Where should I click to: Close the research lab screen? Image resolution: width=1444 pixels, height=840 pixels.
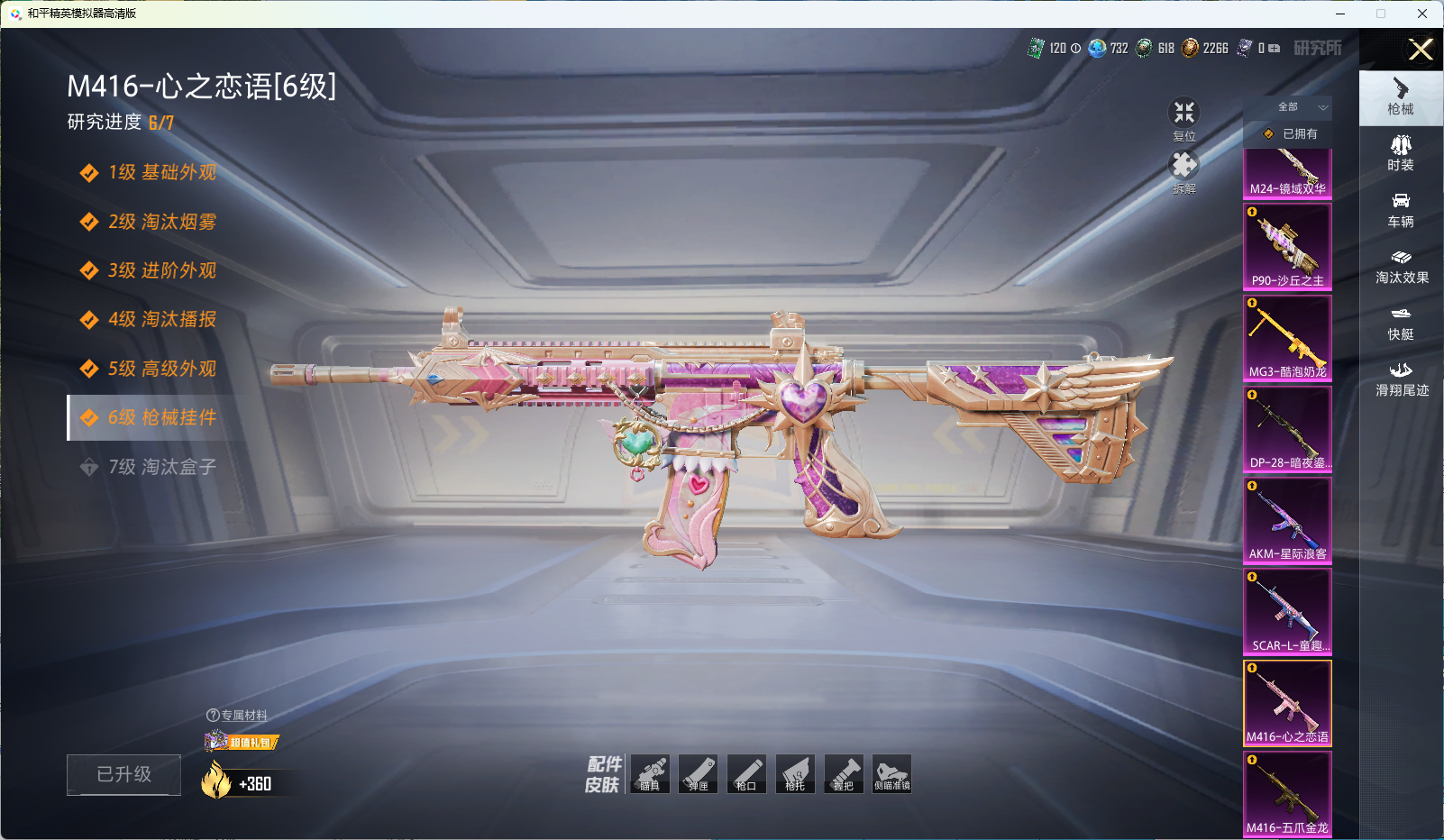(x=1421, y=50)
